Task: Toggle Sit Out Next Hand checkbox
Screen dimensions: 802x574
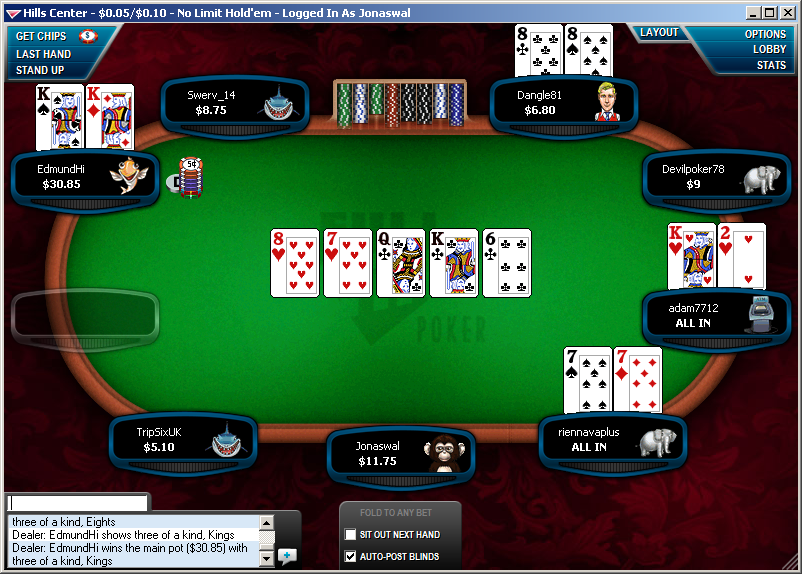Action: click(x=350, y=535)
